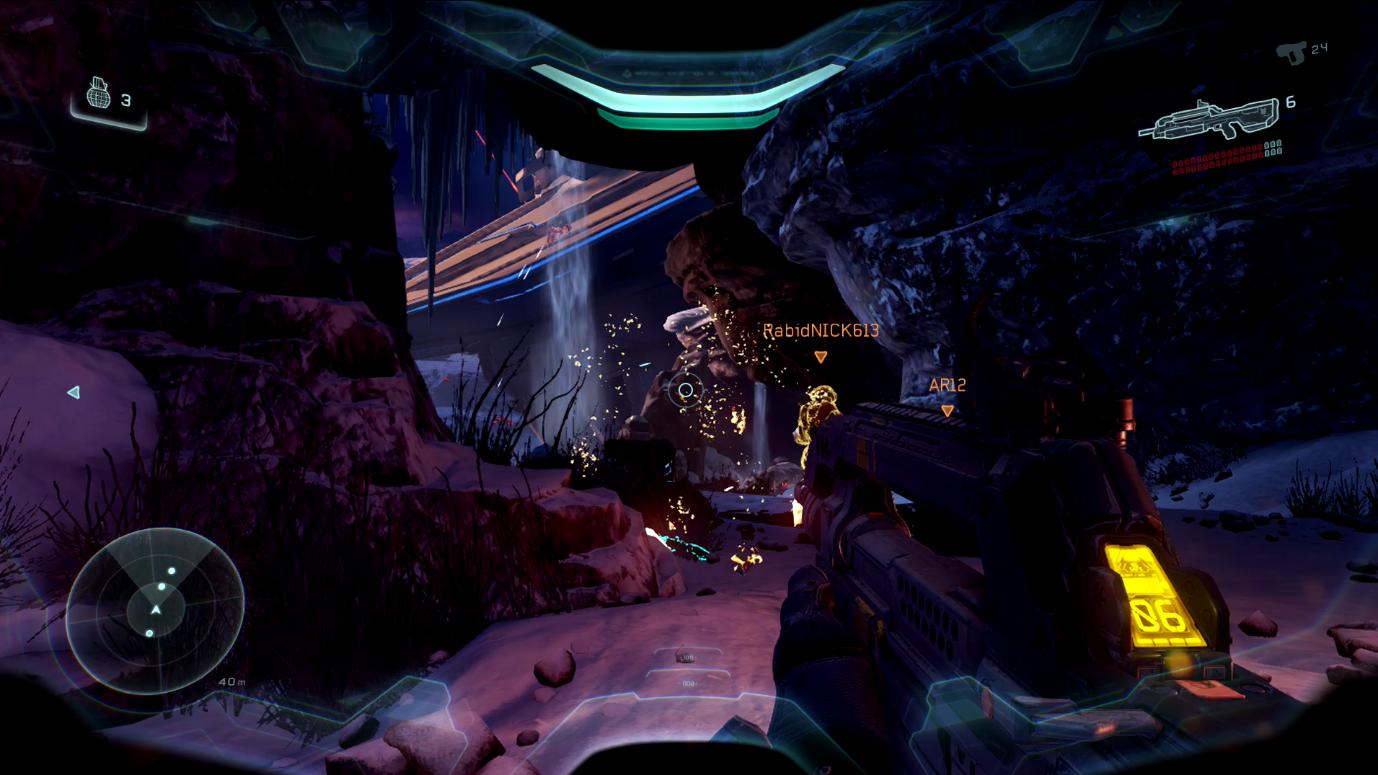Select the frag grenade icon
Screen dimensions: 1378x775
[x=98, y=96]
